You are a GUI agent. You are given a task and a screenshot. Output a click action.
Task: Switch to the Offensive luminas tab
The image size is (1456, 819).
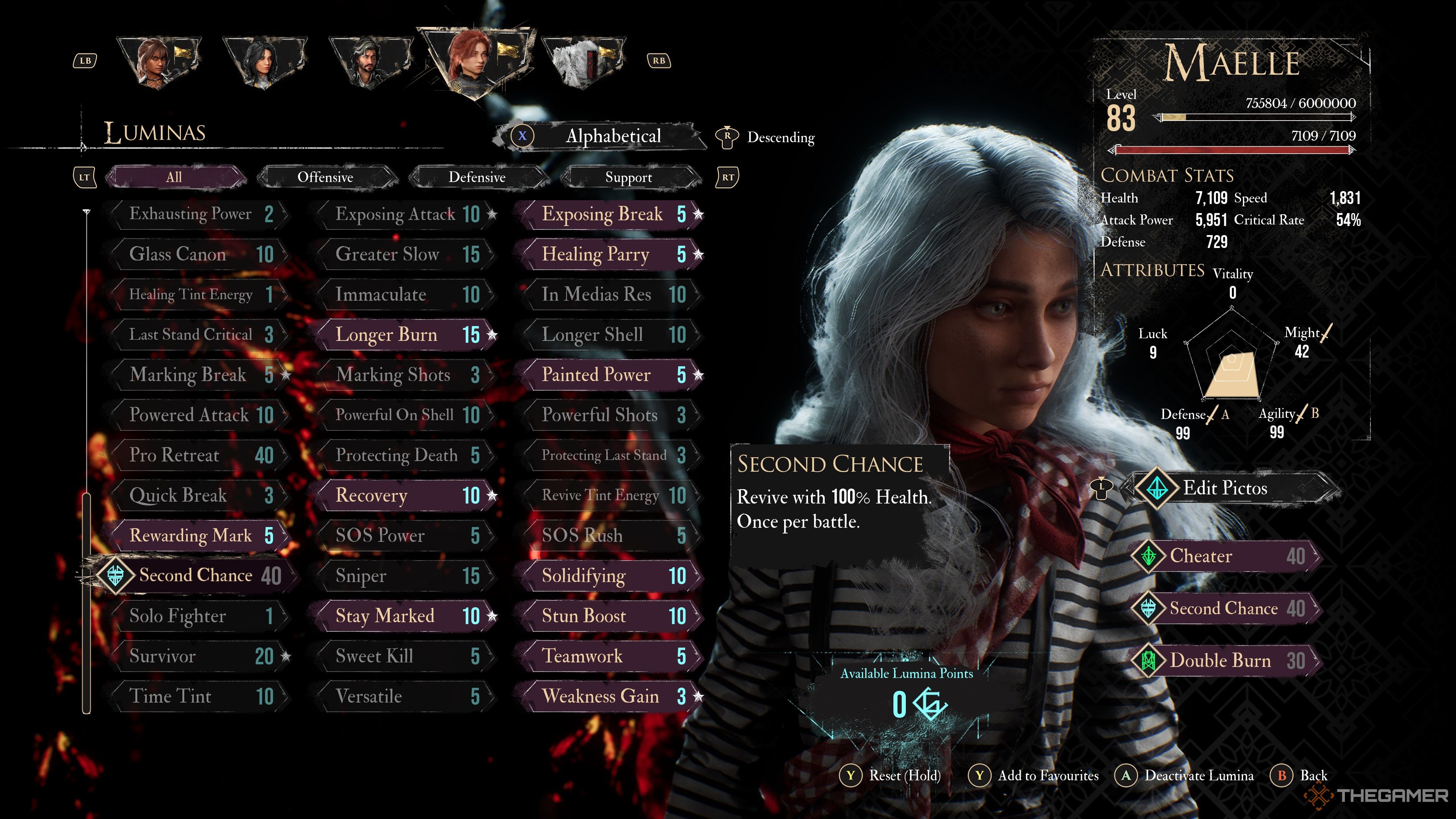[326, 177]
